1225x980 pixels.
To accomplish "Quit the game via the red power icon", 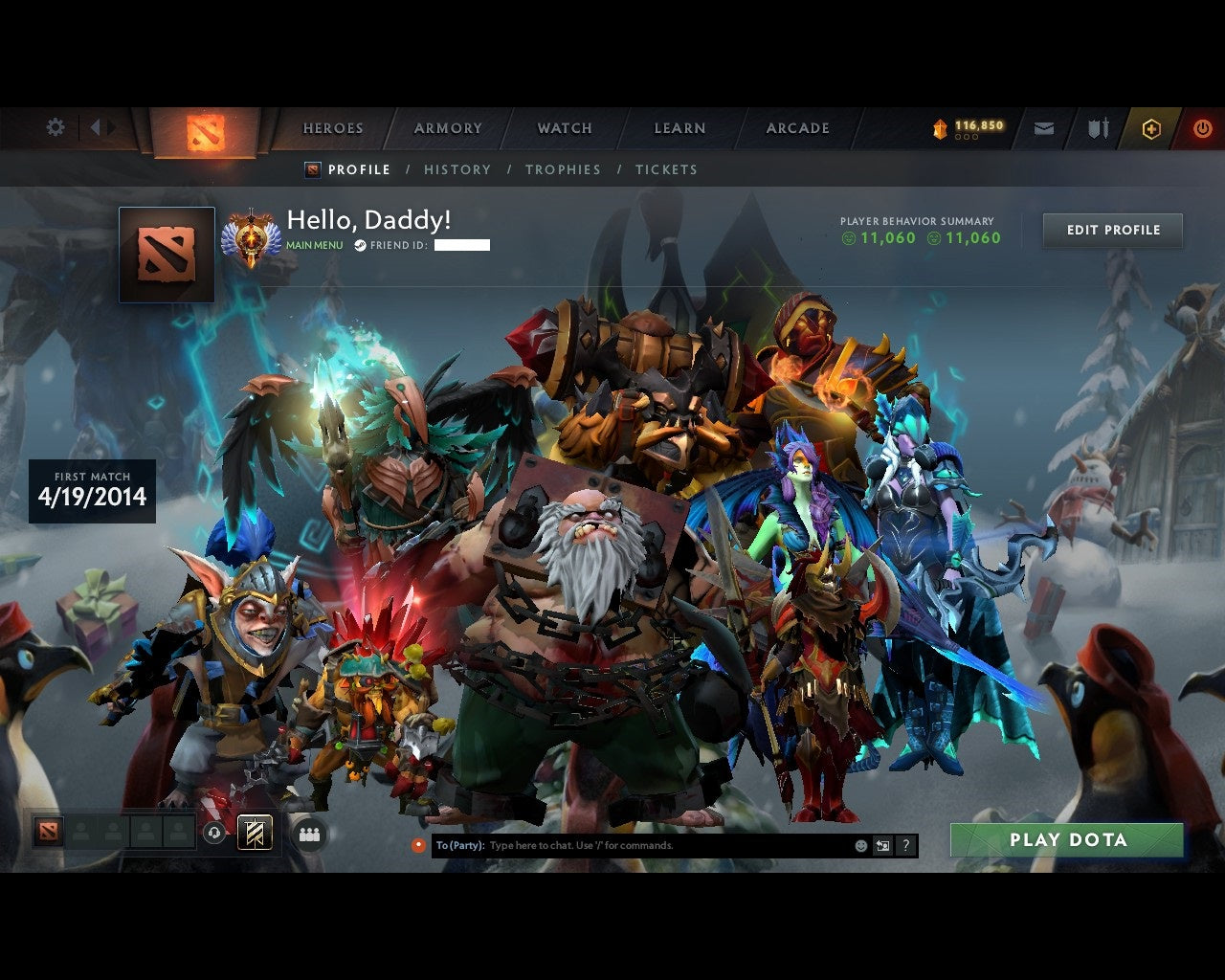I will tap(1202, 127).
